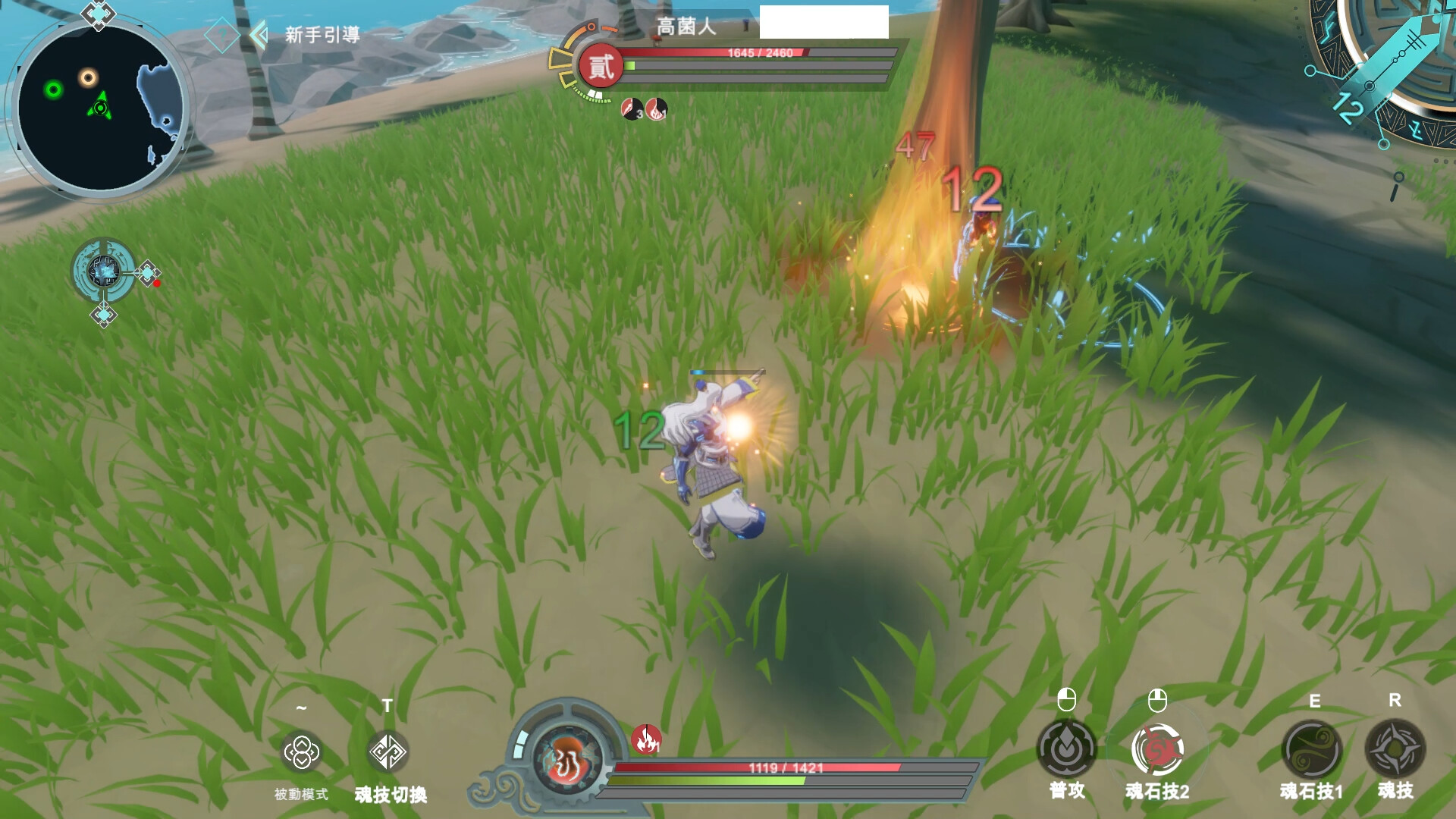Activate 魂技切換 soul skill switch

pos(388,752)
